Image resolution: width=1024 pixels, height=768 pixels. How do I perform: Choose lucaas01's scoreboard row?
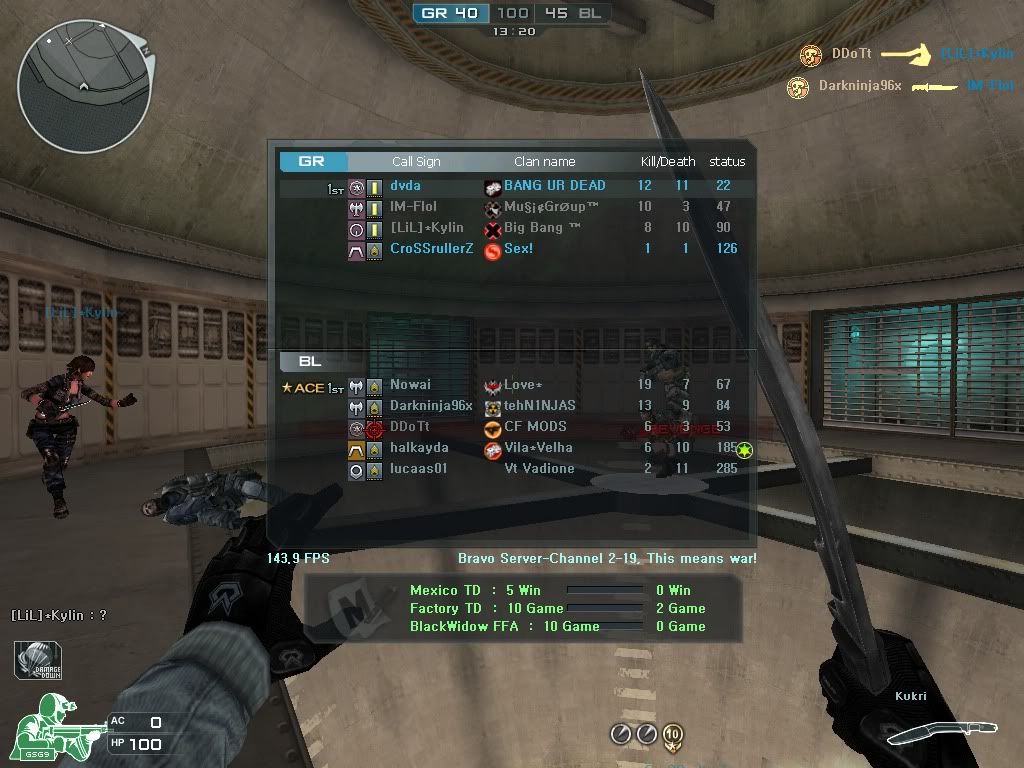[x=510, y=469]
